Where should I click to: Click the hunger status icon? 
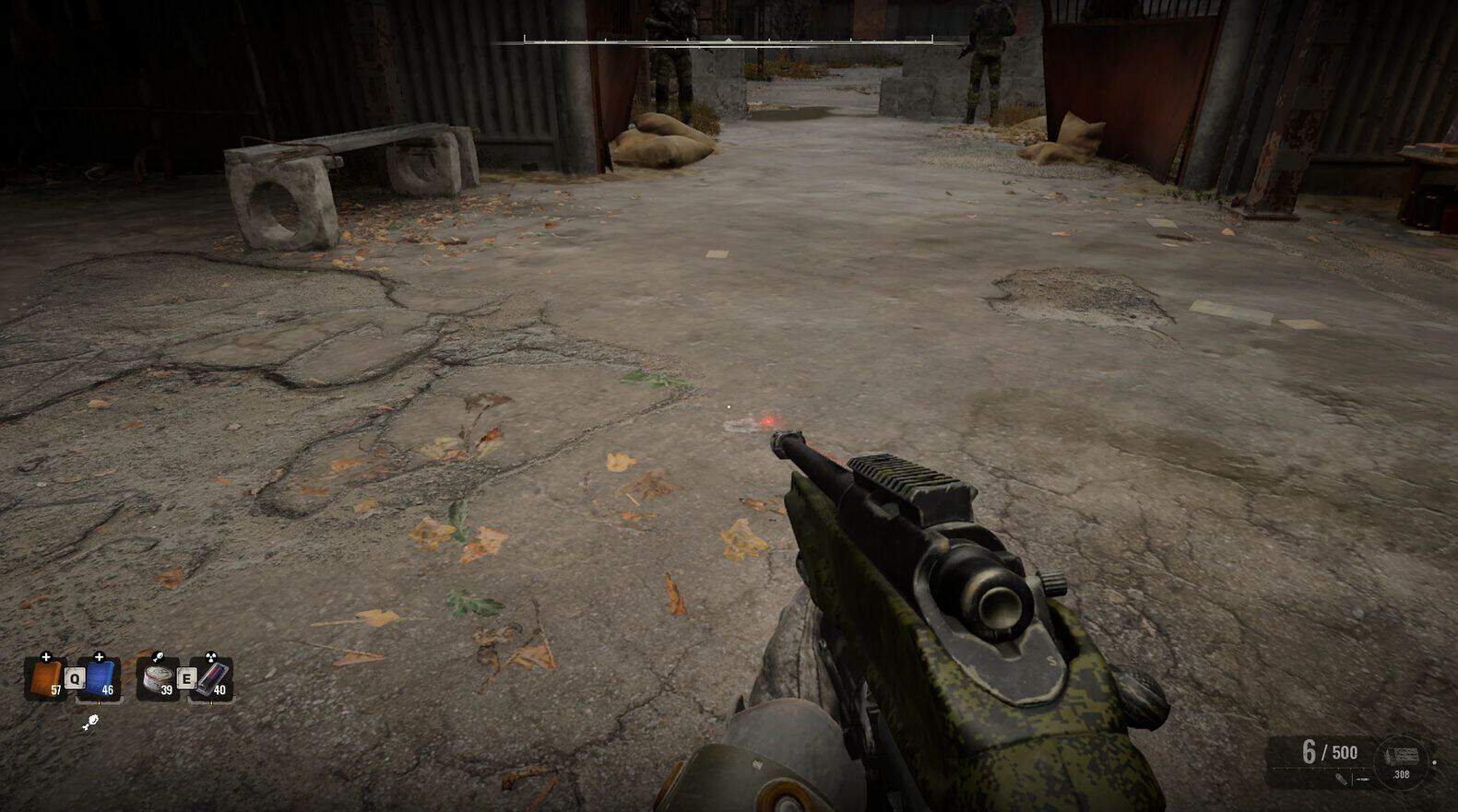pos(90,723)
